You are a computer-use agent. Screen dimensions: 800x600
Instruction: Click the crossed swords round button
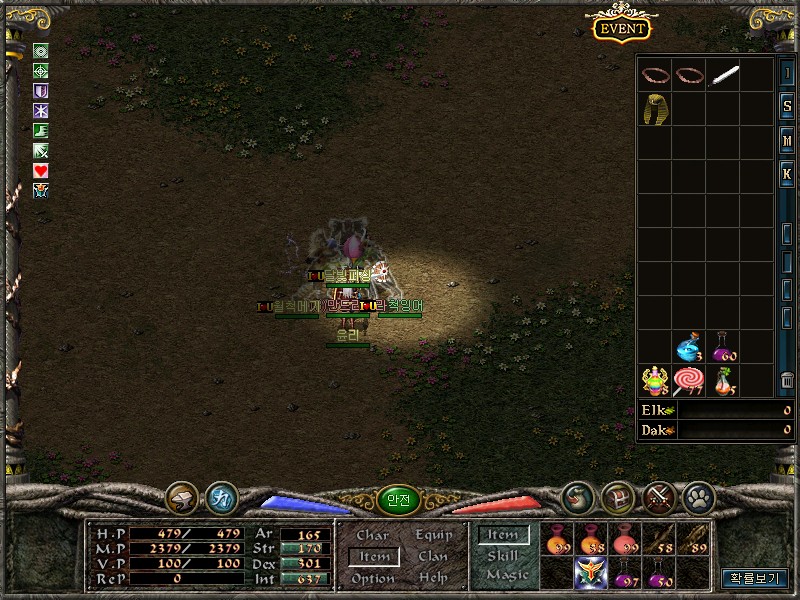(658, 497)
